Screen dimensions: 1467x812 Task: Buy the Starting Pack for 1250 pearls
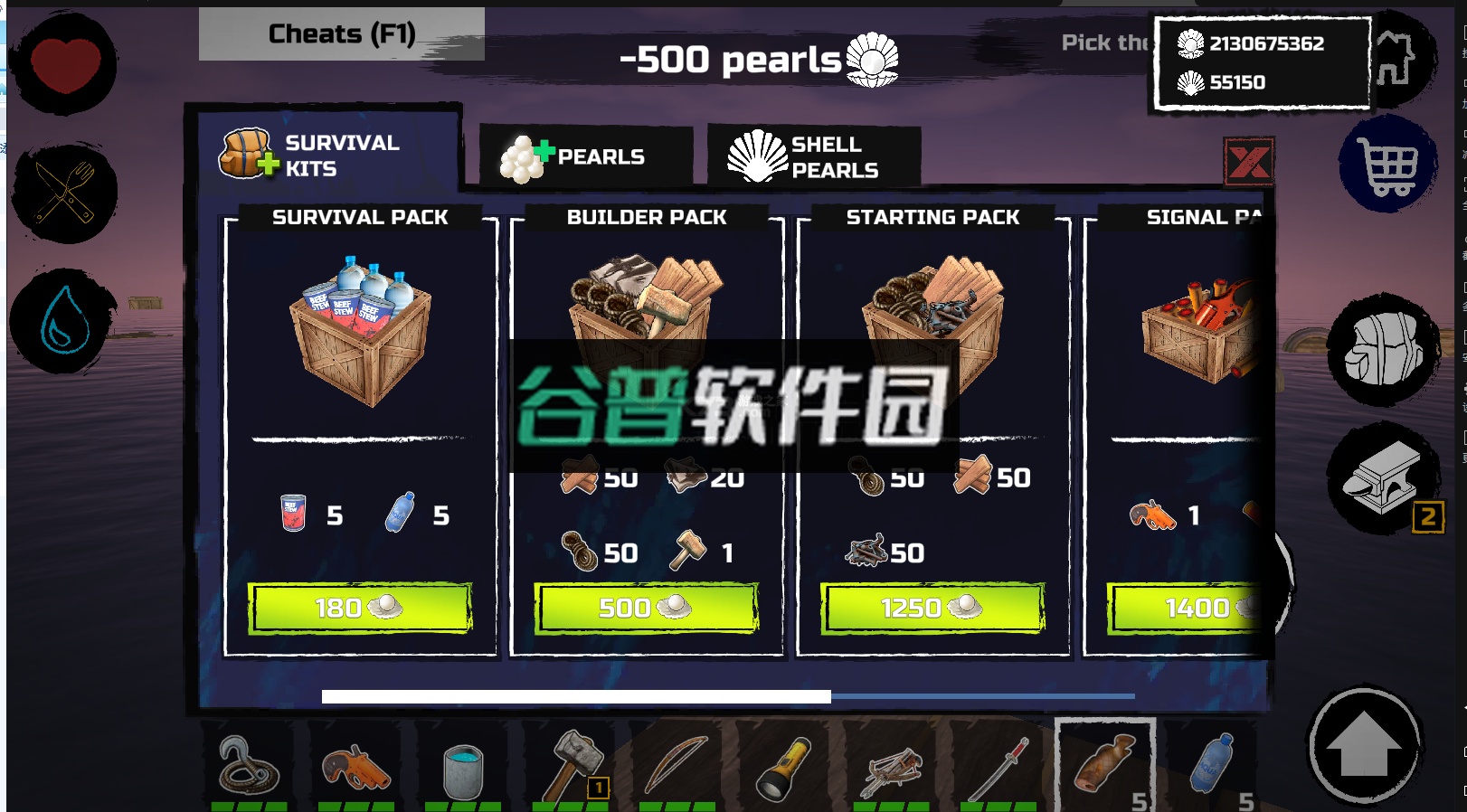932,608
